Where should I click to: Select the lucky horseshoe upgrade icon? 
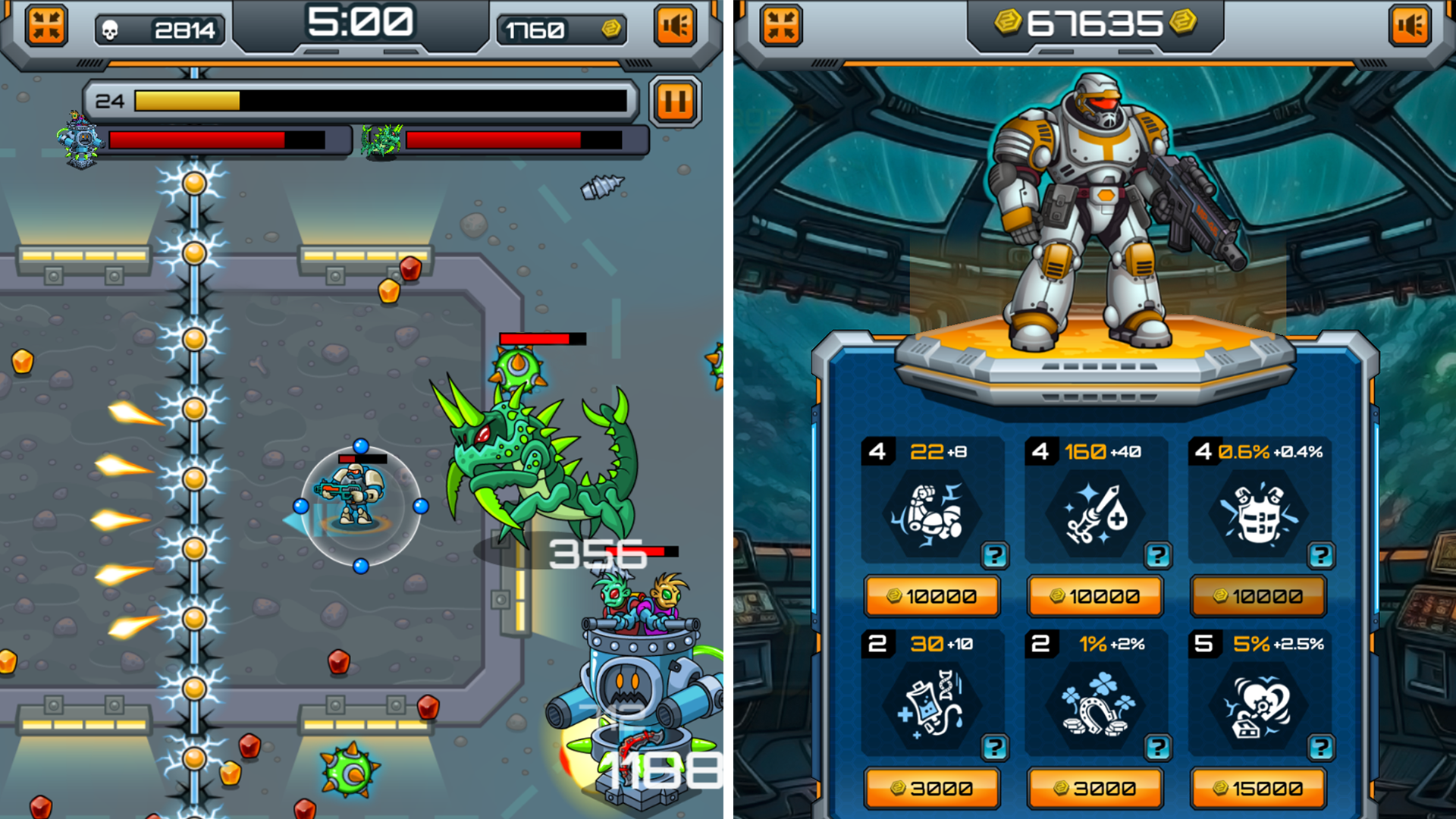1094,704
